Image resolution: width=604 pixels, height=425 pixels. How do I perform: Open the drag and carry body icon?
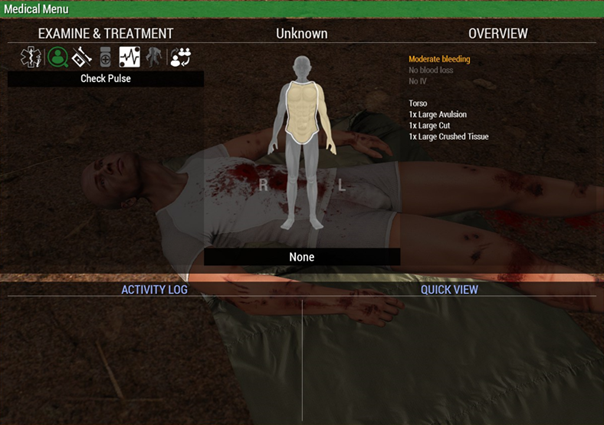[154, 58]
